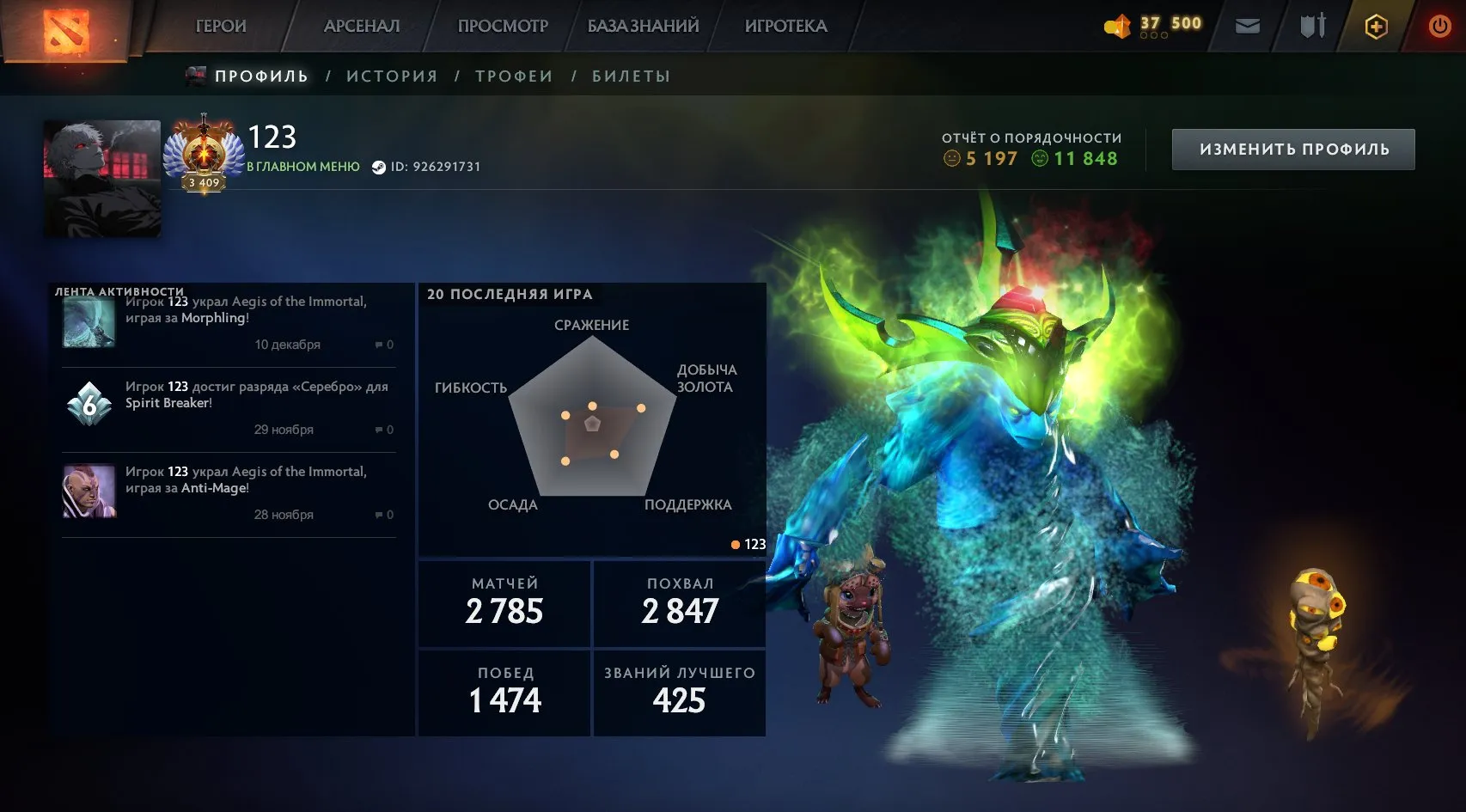This screenshot has width=1466, height=812.
Task: Open the mail/notifications envelope icon
Action: (1248, 26)
